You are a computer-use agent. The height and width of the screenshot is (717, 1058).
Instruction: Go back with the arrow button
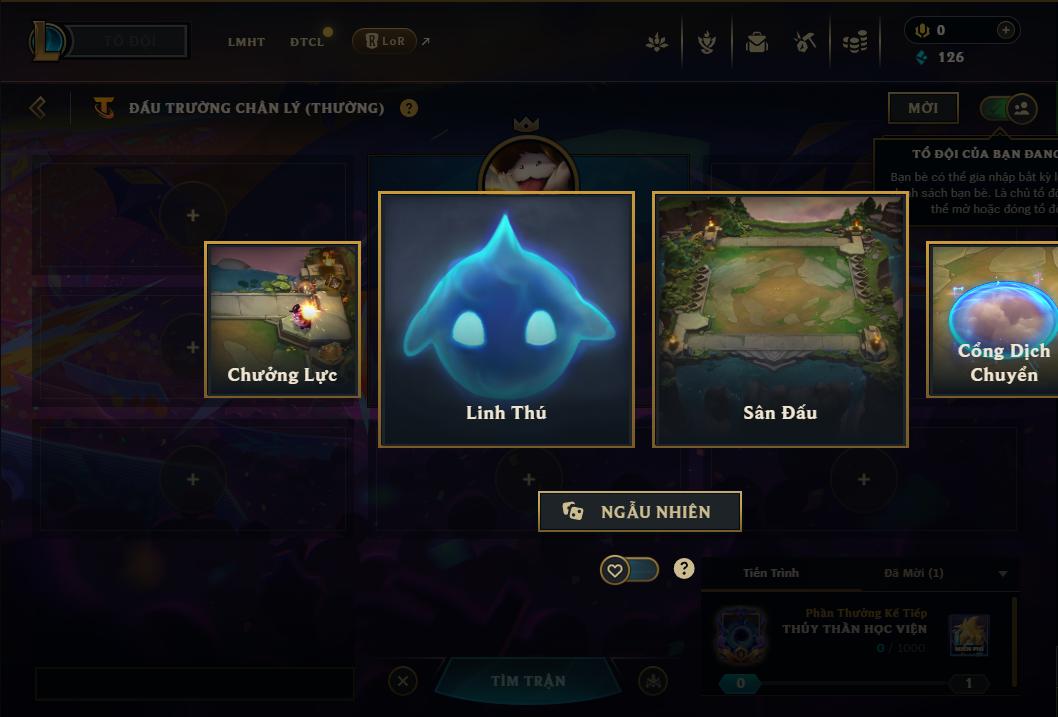point(38,107)
